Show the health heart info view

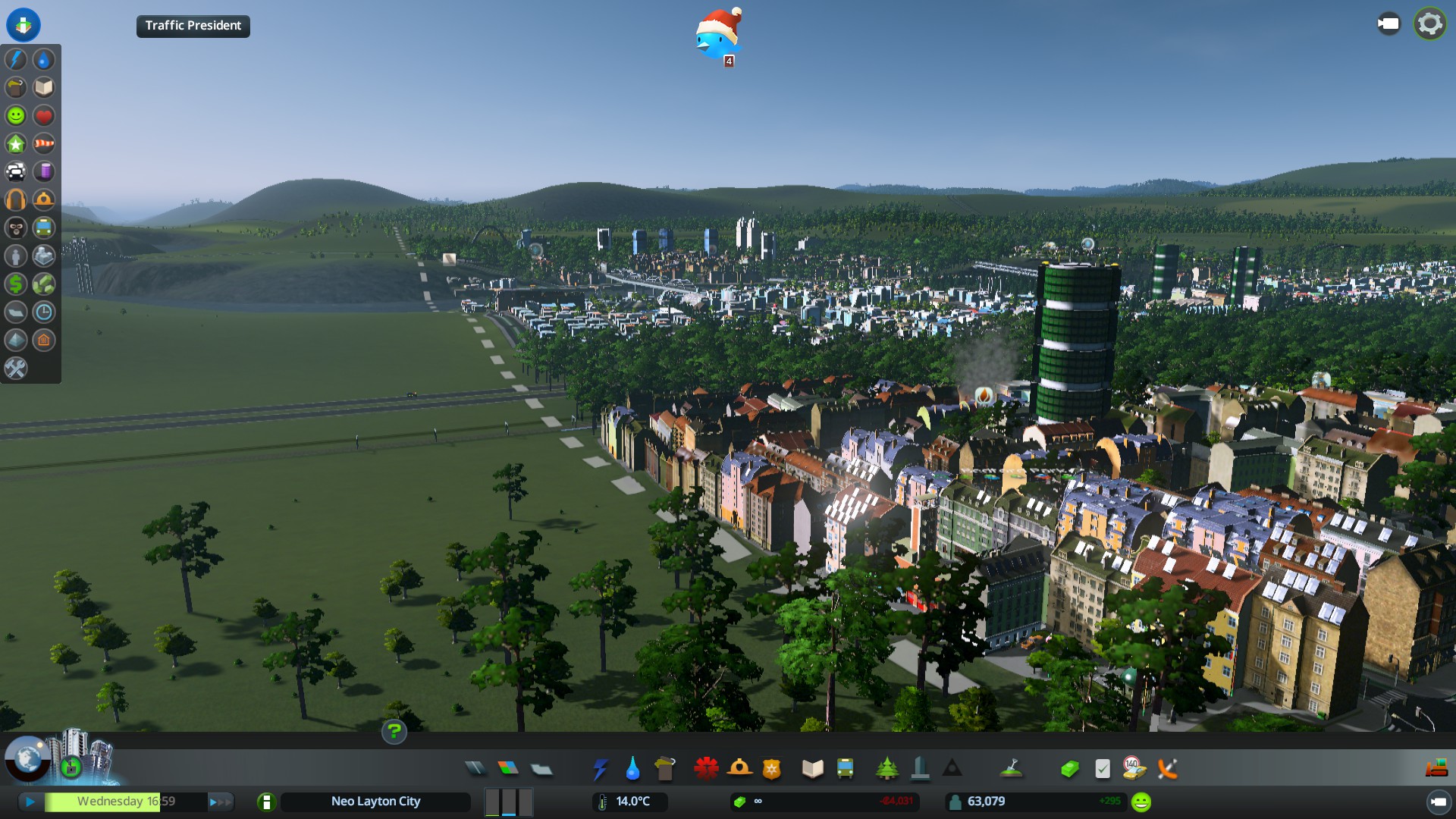(44, 116)
